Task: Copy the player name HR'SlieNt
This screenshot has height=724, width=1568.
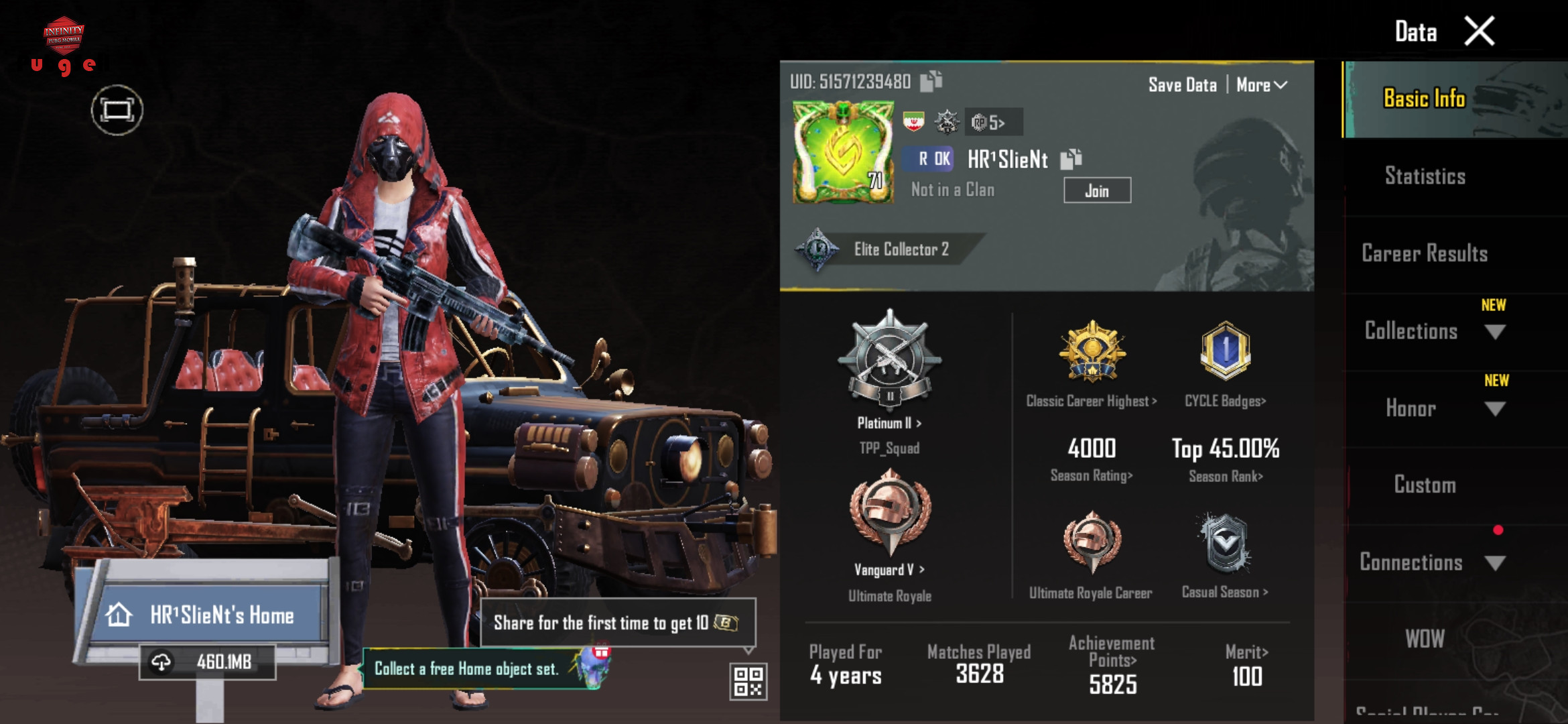Action: 1071,159
